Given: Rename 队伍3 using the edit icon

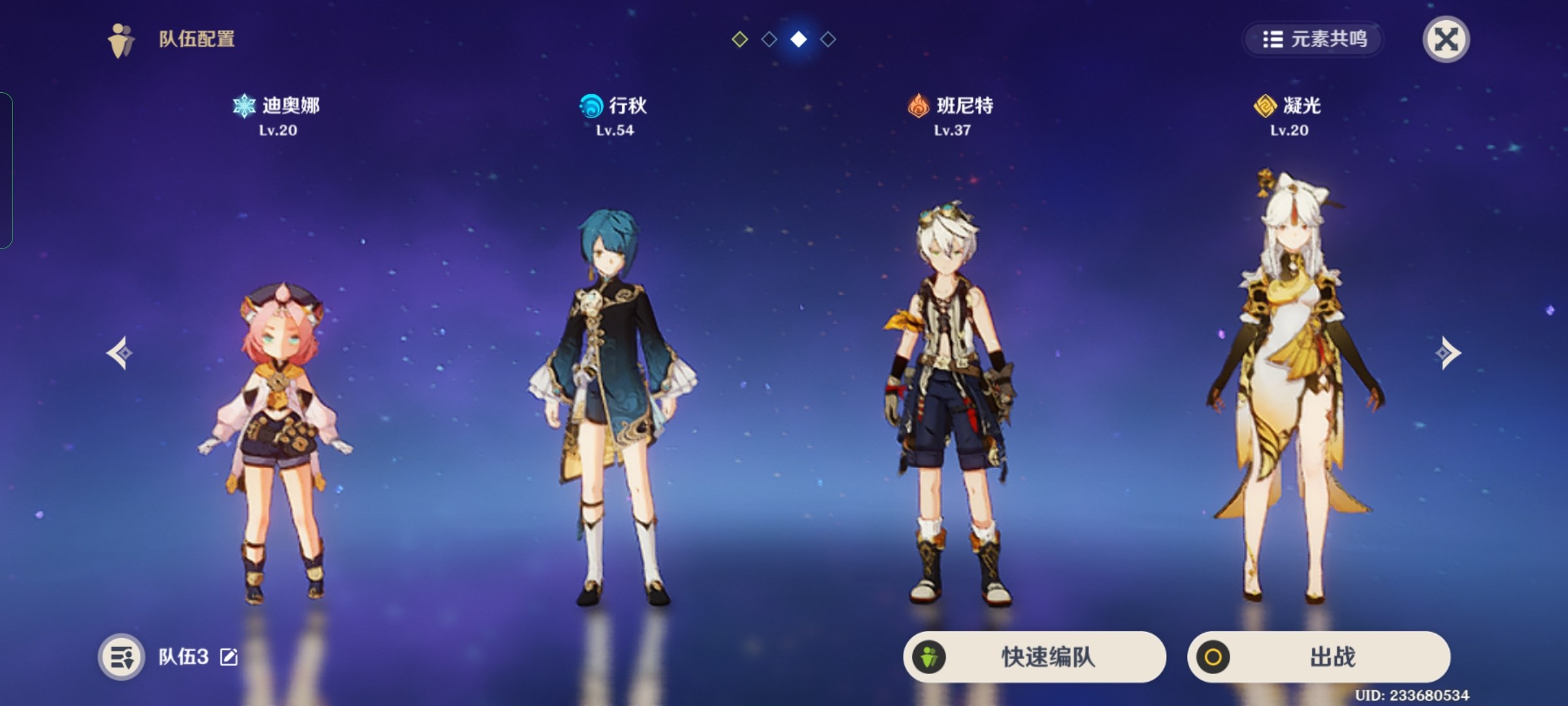Looking at the screenshot, I should 229,657.
